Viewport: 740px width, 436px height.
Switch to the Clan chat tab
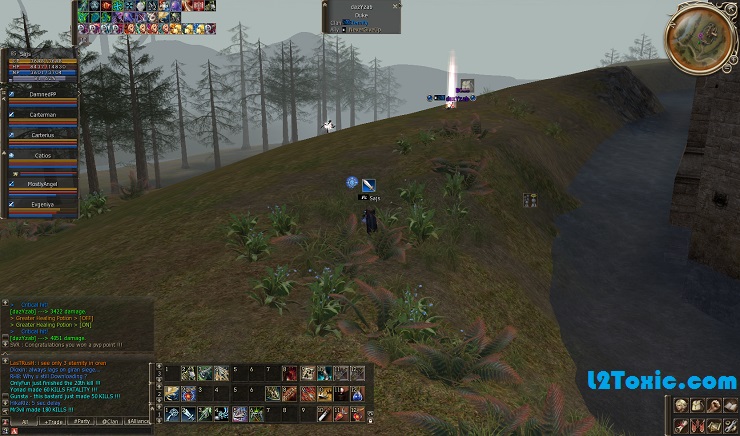tap(110, 422)
